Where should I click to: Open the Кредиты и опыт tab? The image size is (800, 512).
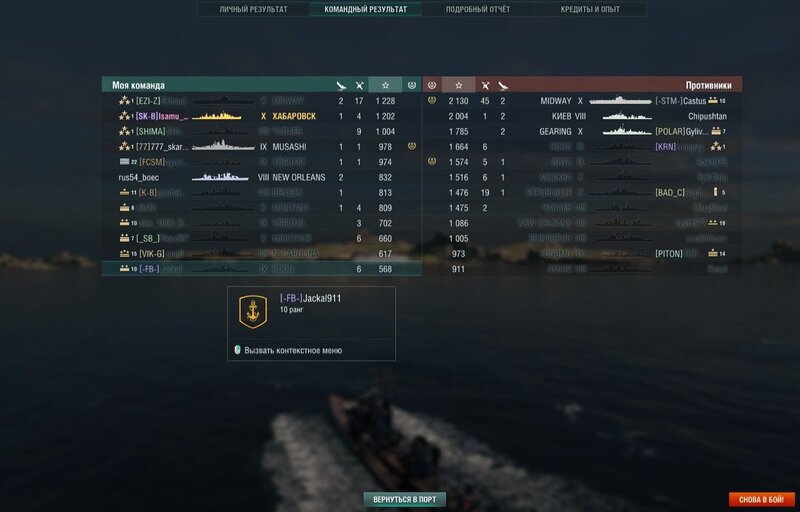pos(590,9)
